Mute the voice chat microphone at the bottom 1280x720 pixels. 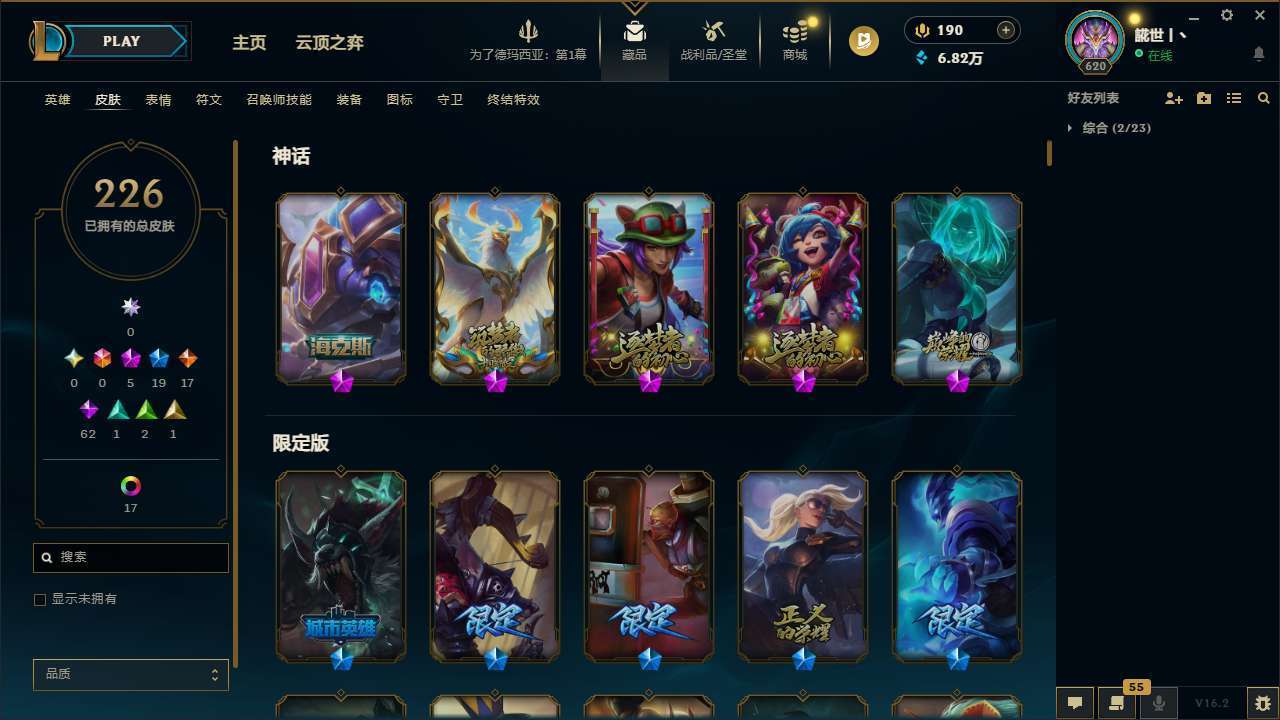[x=1159, y=702]
